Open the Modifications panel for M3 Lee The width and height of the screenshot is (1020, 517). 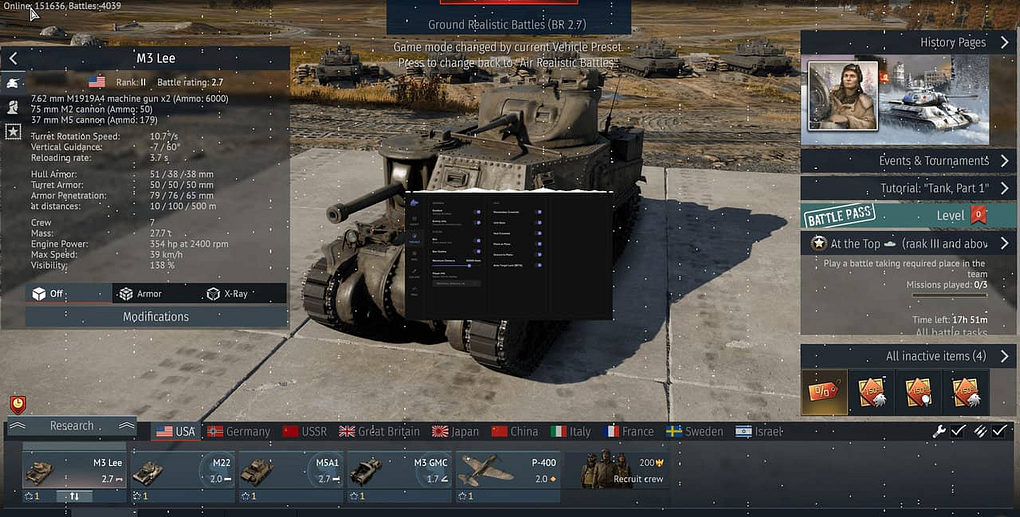click(156, 317)
